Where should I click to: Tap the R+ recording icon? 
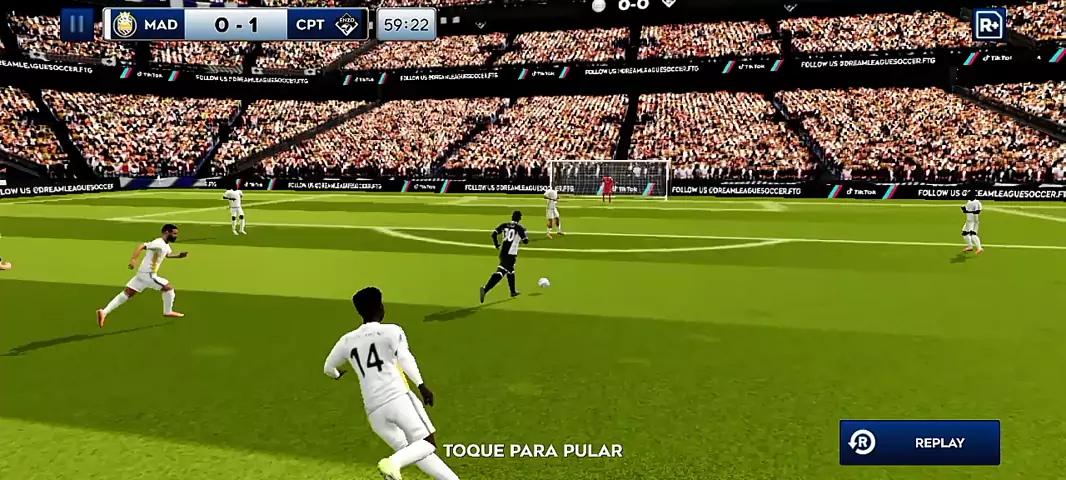tap(988, 24)
